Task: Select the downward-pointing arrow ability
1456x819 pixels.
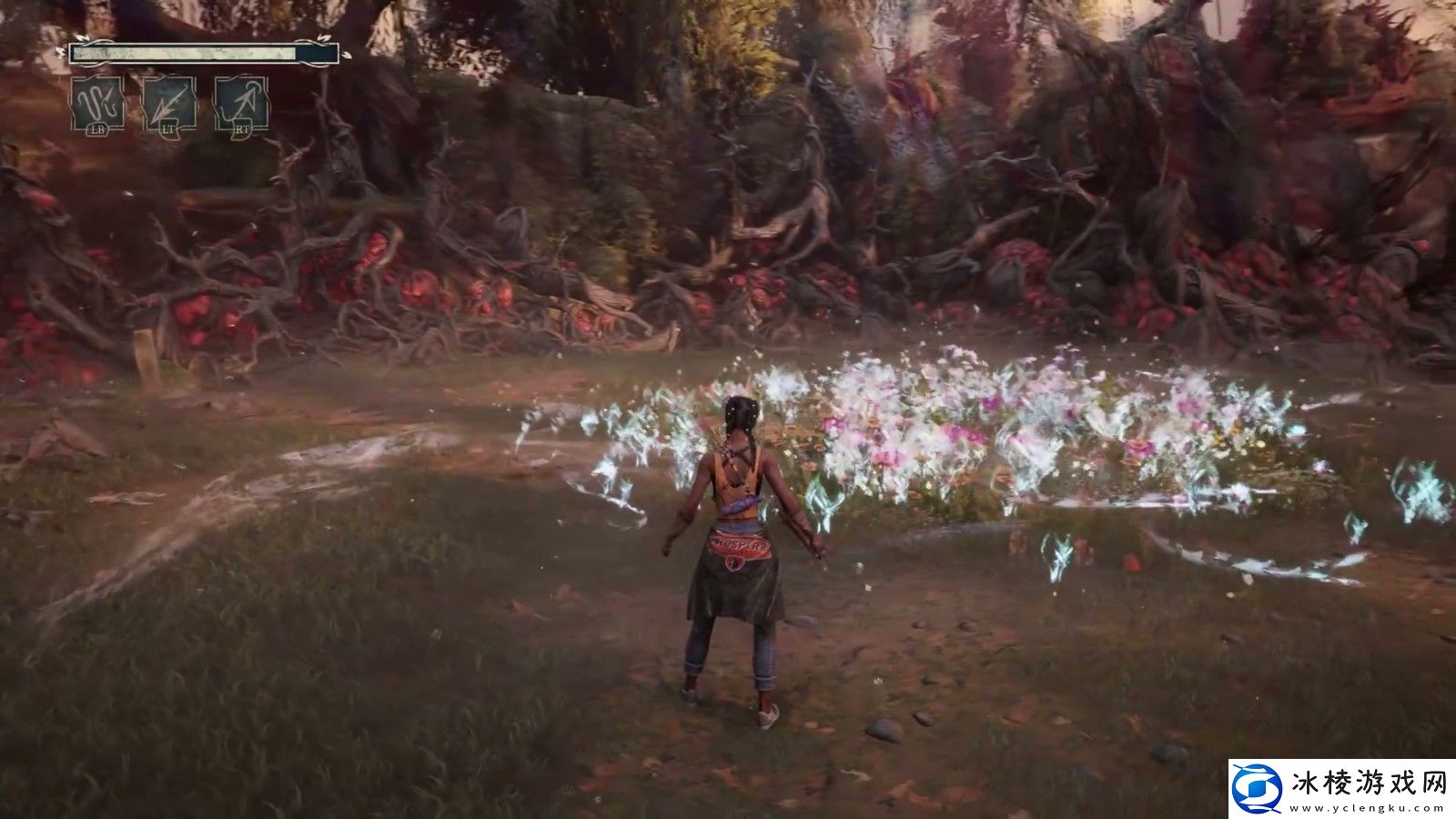Action: (x=169, y=104)
